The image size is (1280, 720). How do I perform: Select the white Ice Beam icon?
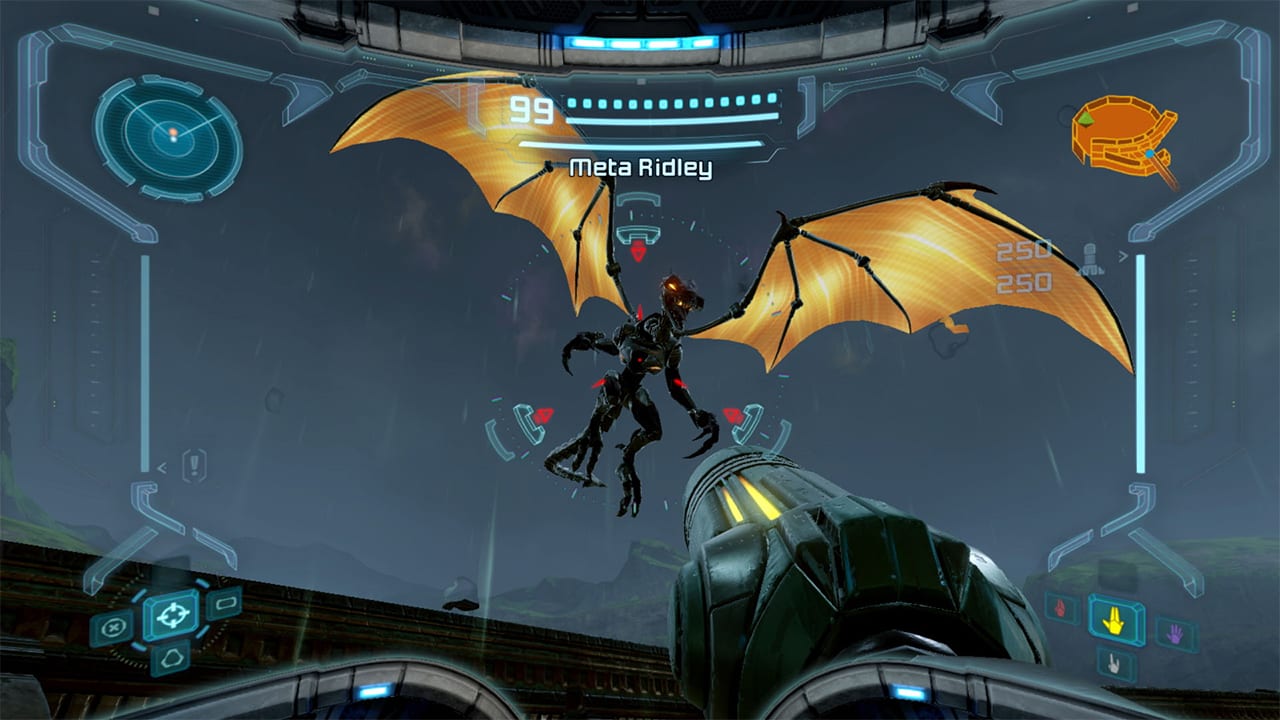(x=1113, y=663)
